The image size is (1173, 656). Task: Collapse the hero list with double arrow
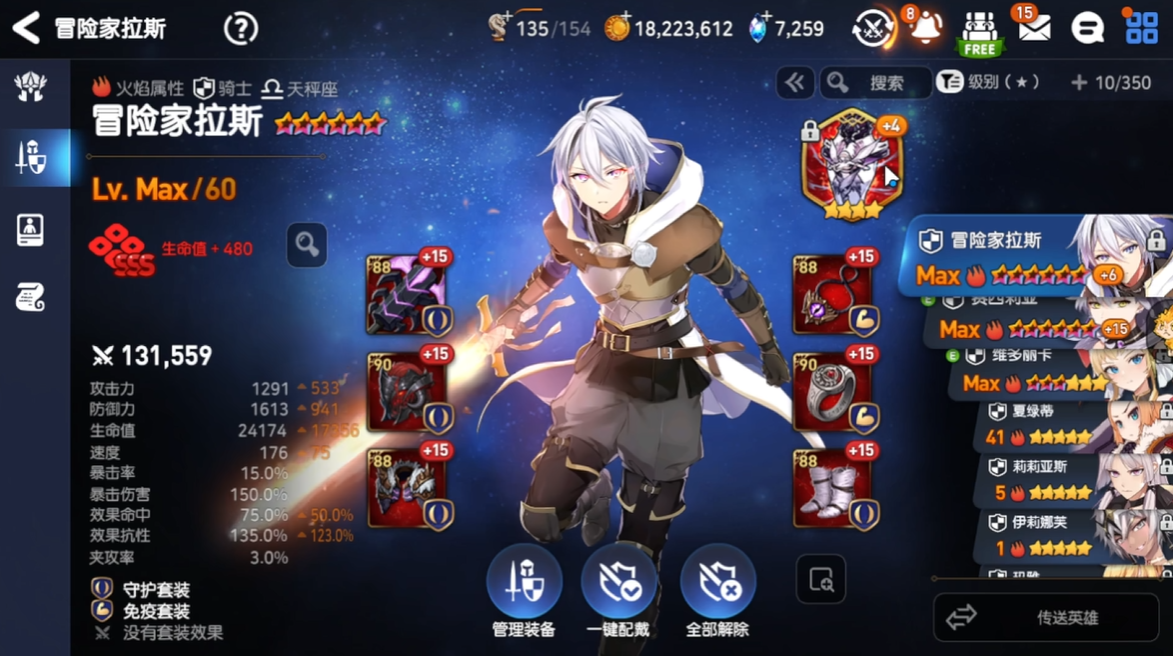click(795, 83)
